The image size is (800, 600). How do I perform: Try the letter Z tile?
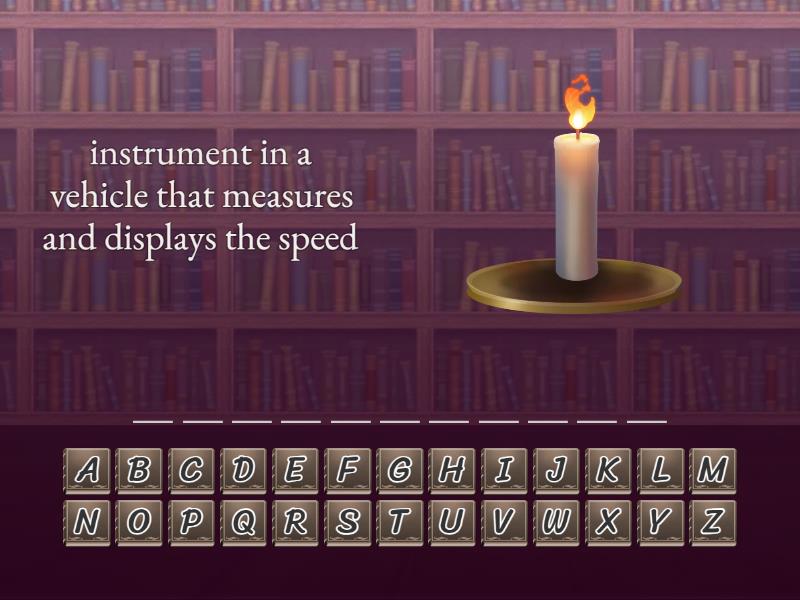(x=712, y=522)
